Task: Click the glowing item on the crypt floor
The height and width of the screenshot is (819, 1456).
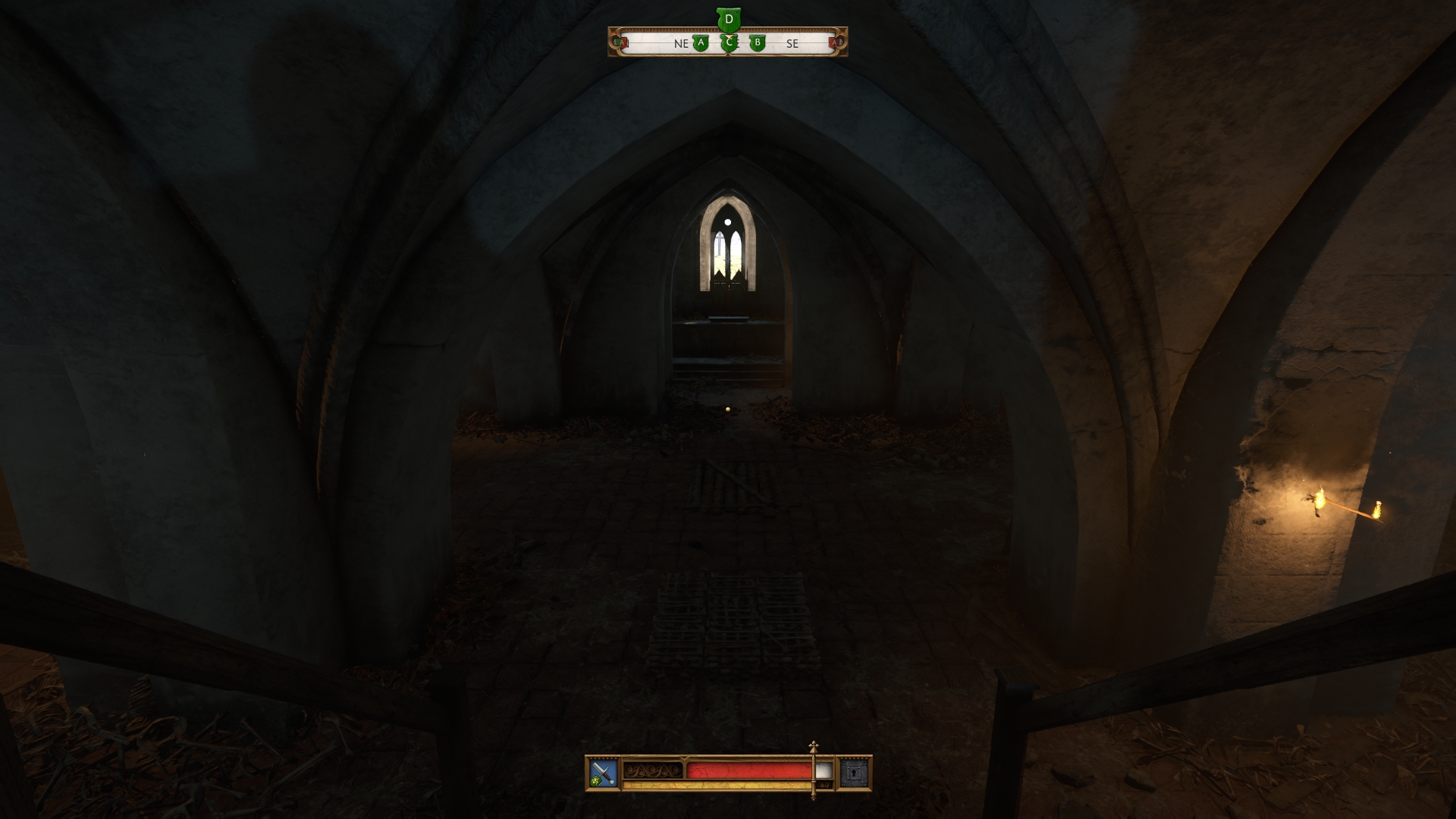Action: click(726, 409)
